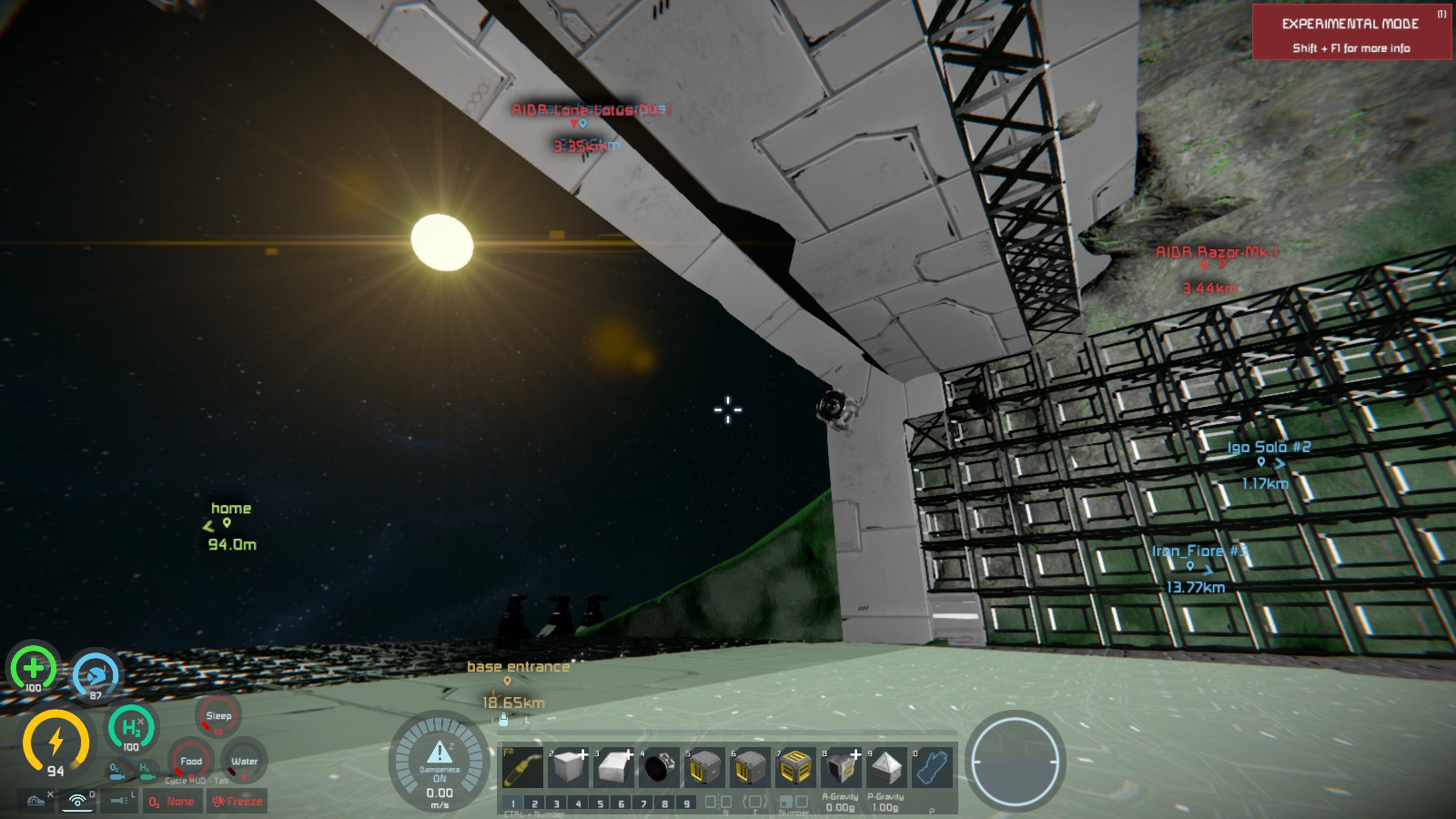
Task: Choose the white armor cube in slot 2
Action: pyautogui.click(x=568, y=767)
